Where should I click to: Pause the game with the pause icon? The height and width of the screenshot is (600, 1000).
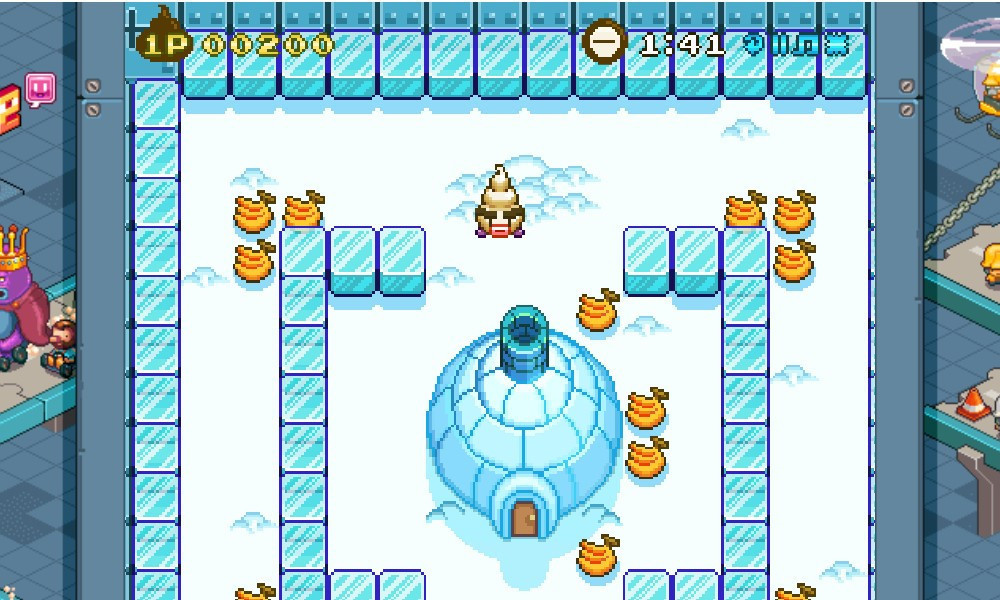click(x=780, y=45)
